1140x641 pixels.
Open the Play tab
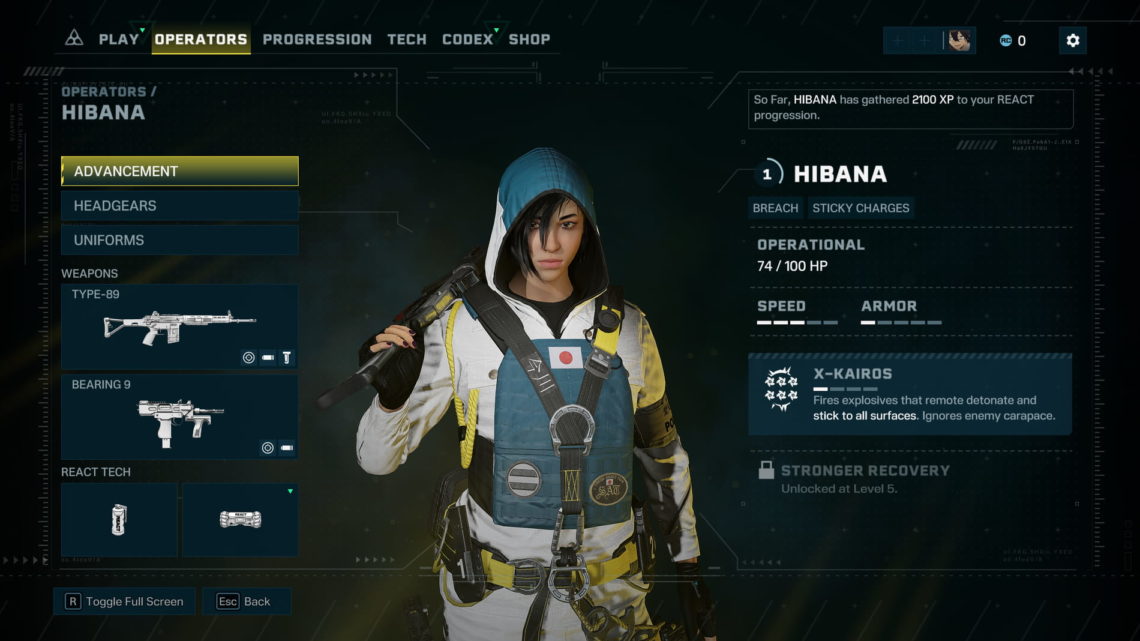[119, 39]
